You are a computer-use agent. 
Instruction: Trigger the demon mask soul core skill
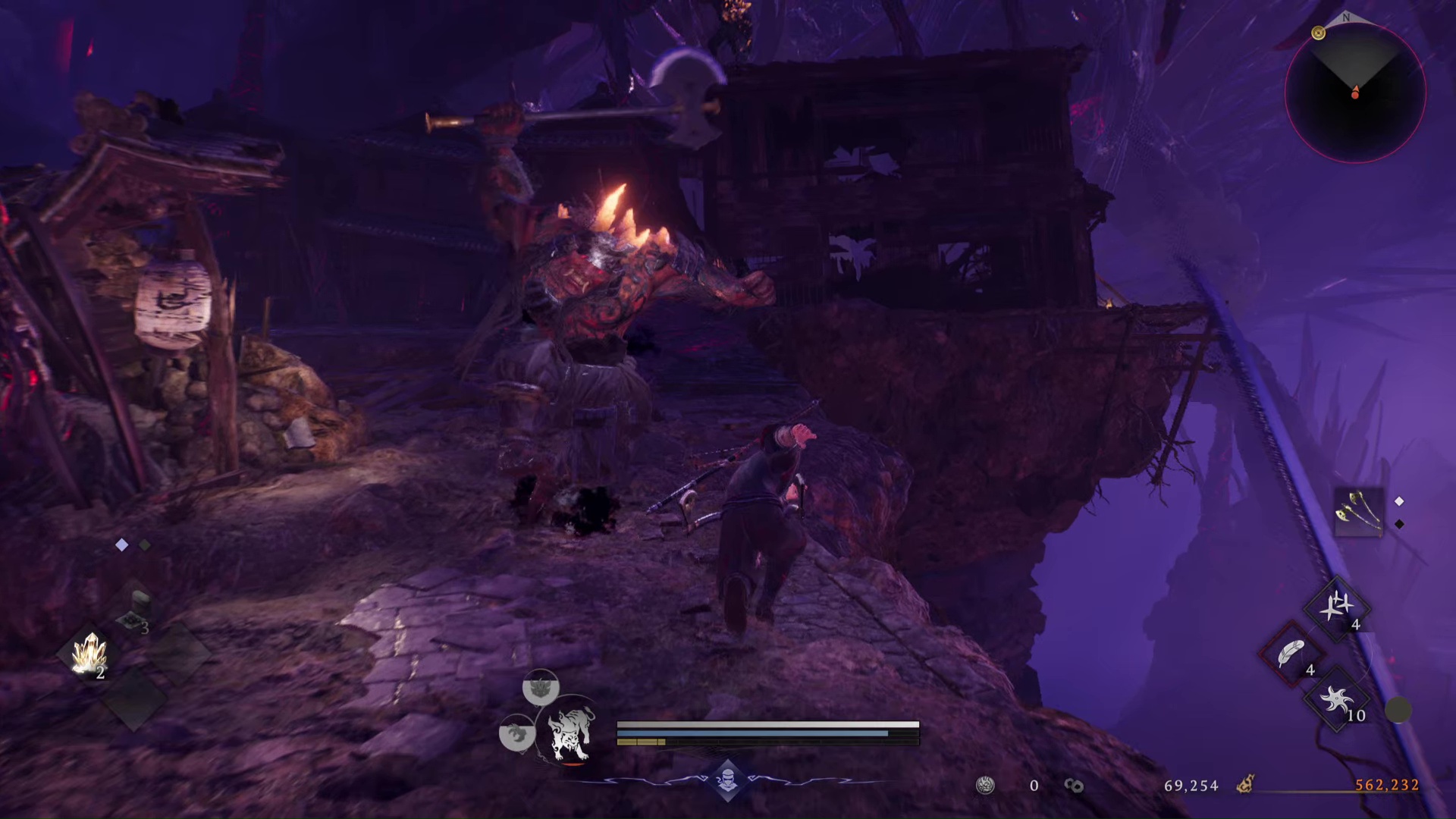click(541, 688)
